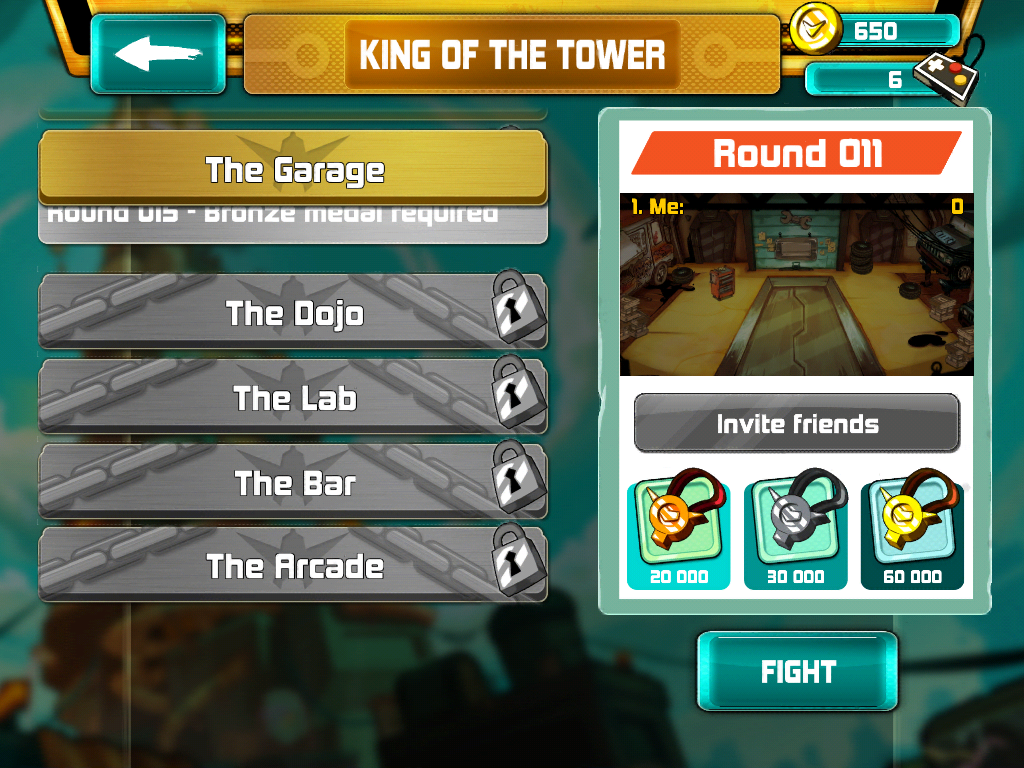Choose the locked Dojo stage
This screenshot has height=768, width=1024.
click(293, 313)
